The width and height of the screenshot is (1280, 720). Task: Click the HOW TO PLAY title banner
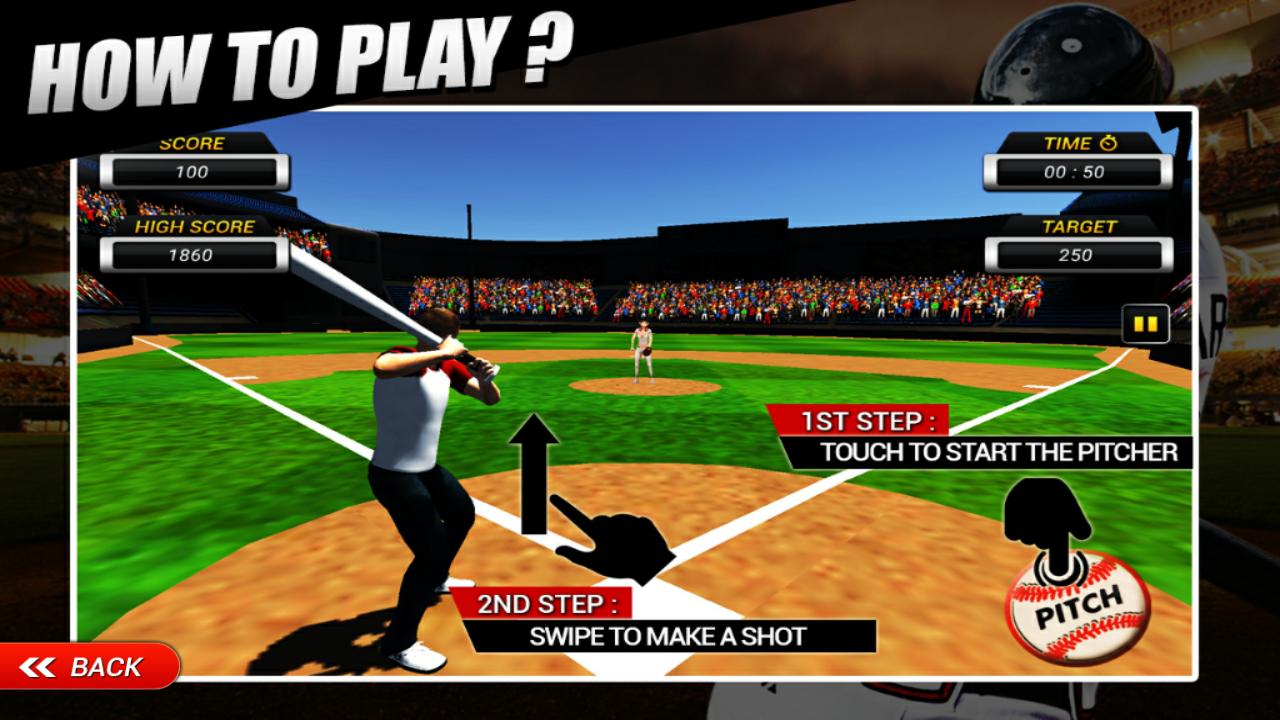click(300, 55)
